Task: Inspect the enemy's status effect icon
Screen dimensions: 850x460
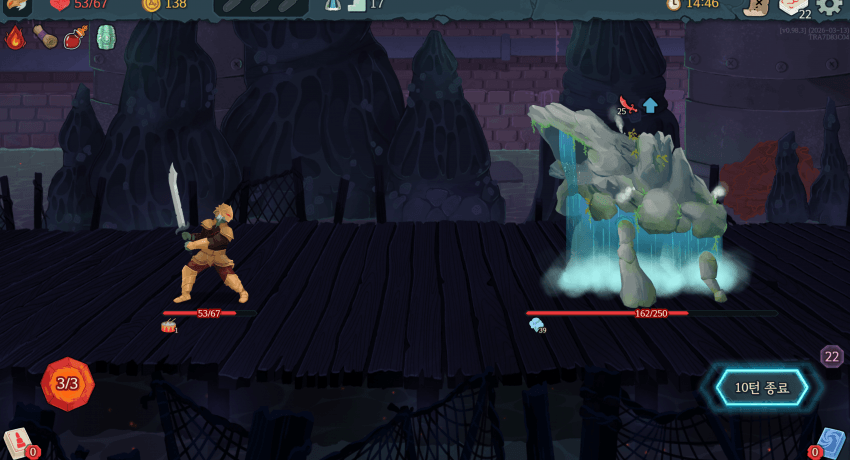Action: (x=536, y=325)
